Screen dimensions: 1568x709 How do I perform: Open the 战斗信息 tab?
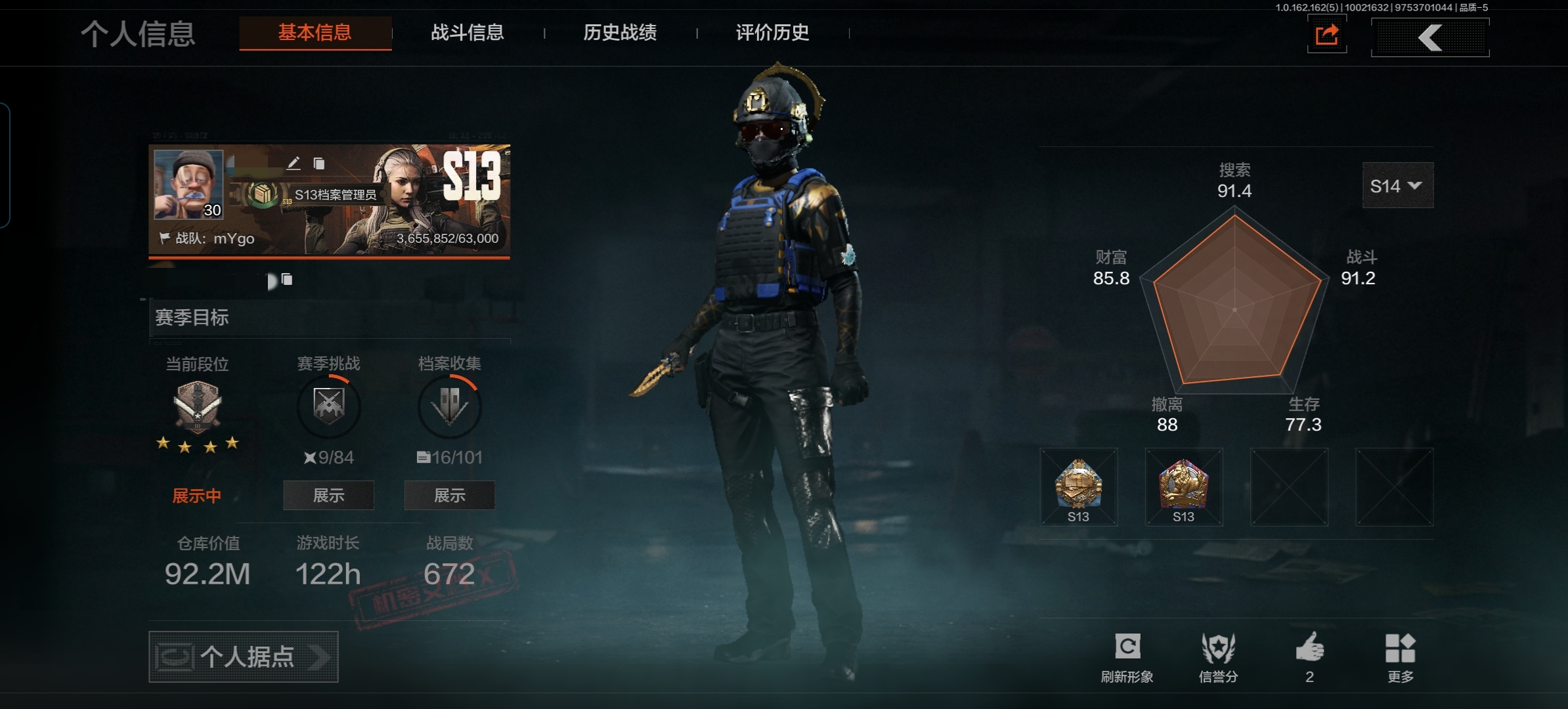tap(468, 33)
